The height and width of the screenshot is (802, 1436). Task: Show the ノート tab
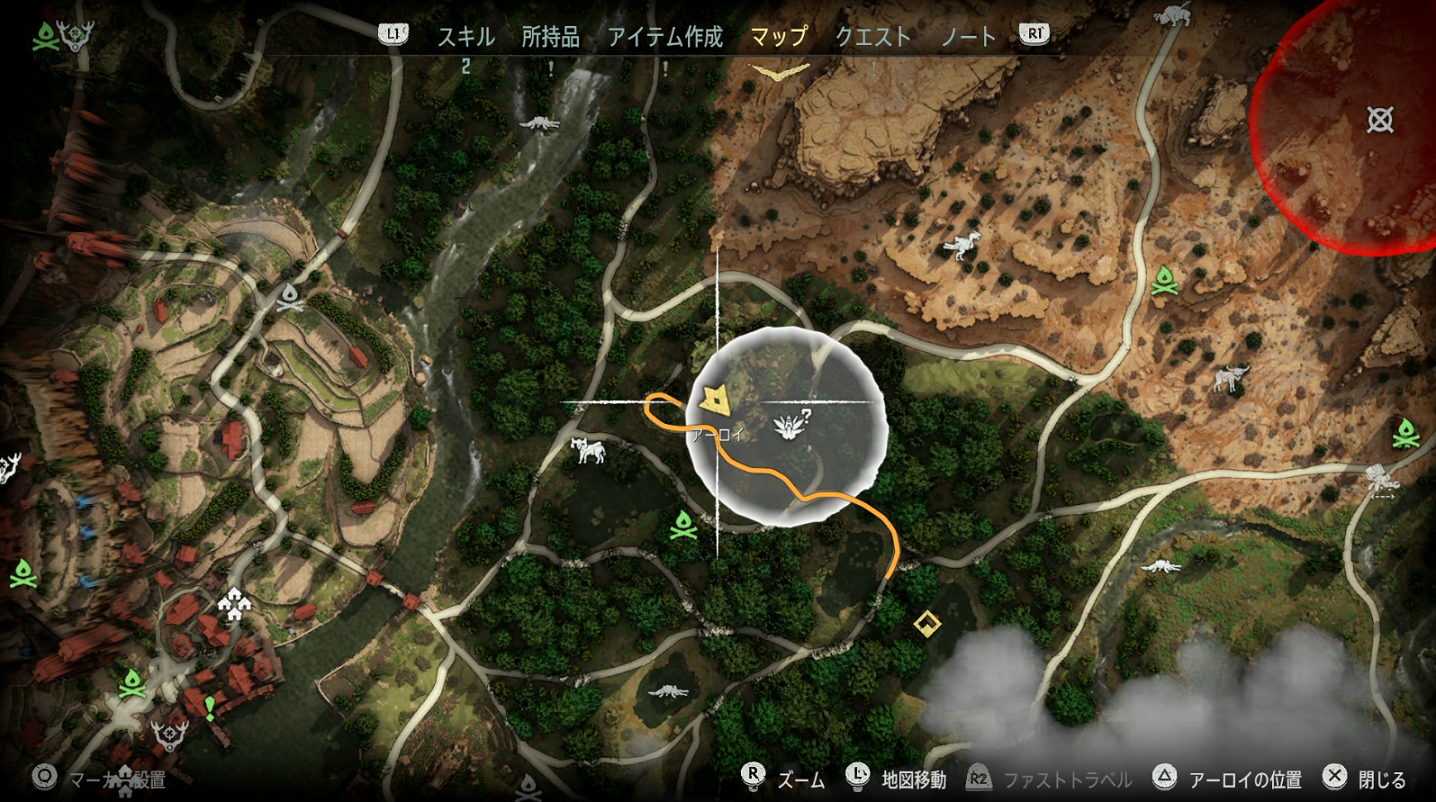pyautogui.click(x=969, y=37)
